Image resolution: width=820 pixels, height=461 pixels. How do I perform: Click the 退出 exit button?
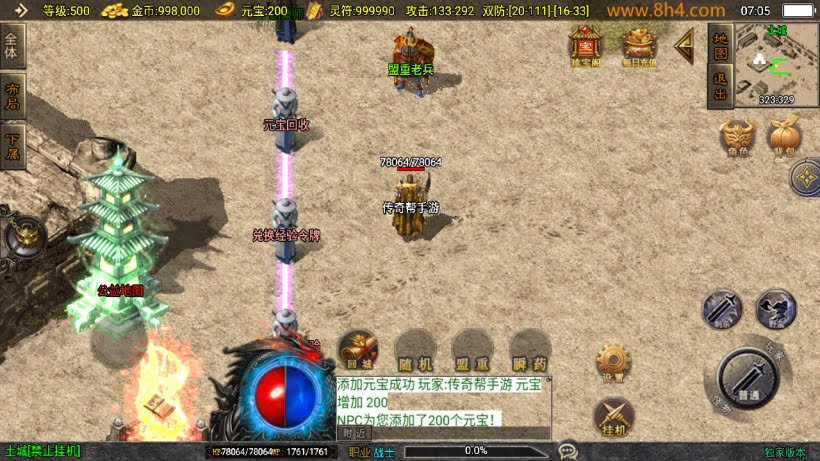(x=719, y=87)
